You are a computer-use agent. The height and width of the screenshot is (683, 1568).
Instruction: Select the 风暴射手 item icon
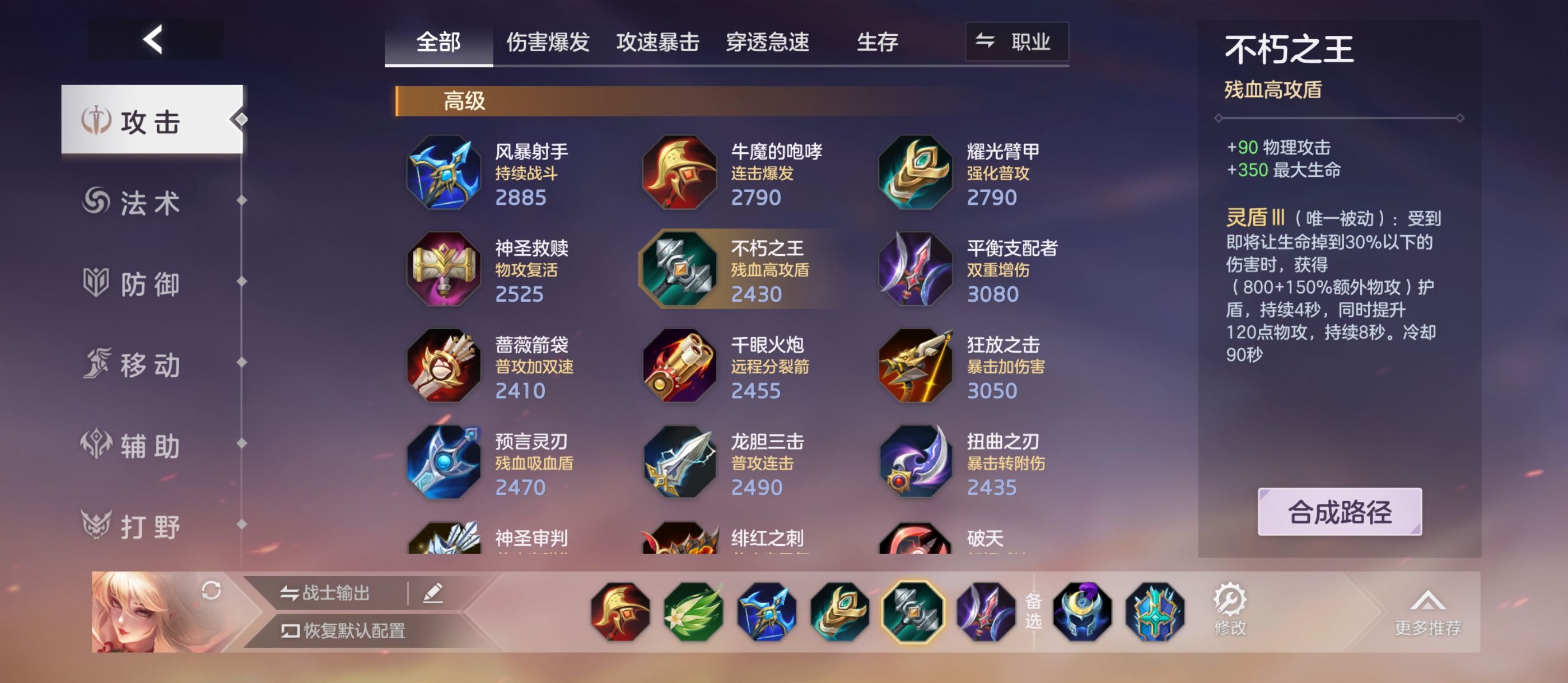444,172
